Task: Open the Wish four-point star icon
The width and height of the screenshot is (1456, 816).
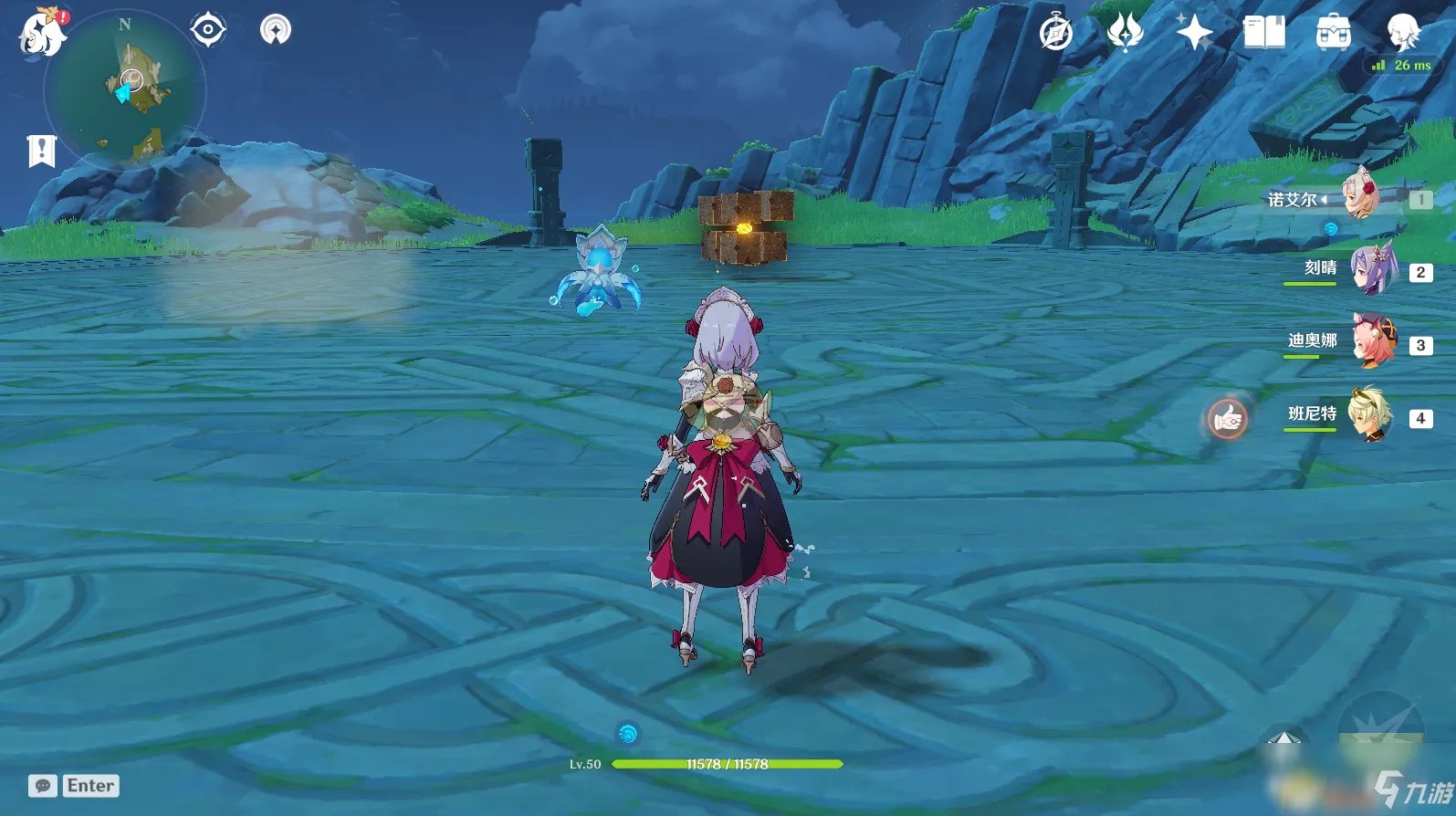Action: [x=1194, y=34]
